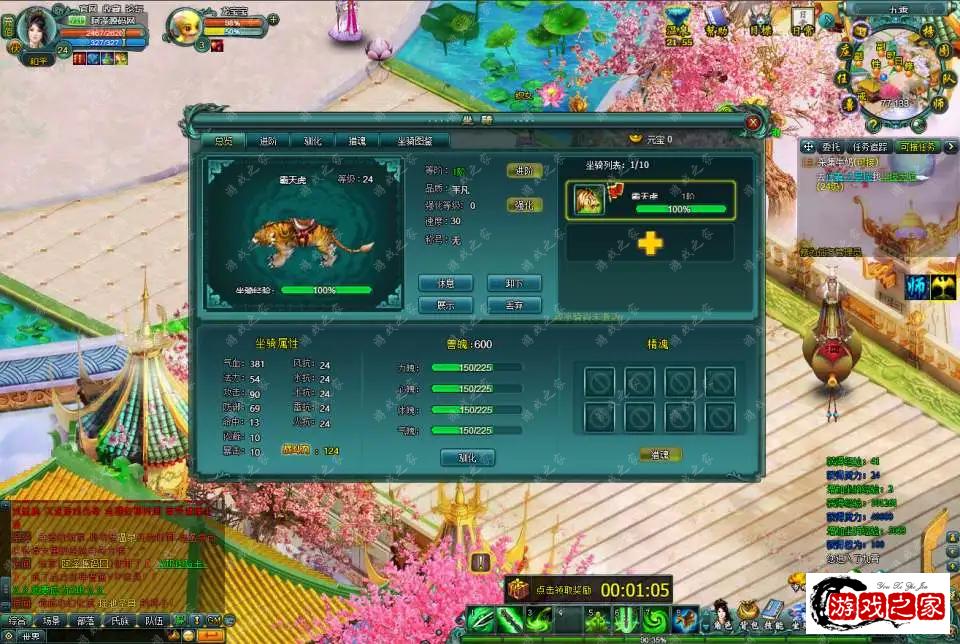Switch quest tracker to 委托 tab
Viewport: 960px width, 644px height.
point(830,147)
